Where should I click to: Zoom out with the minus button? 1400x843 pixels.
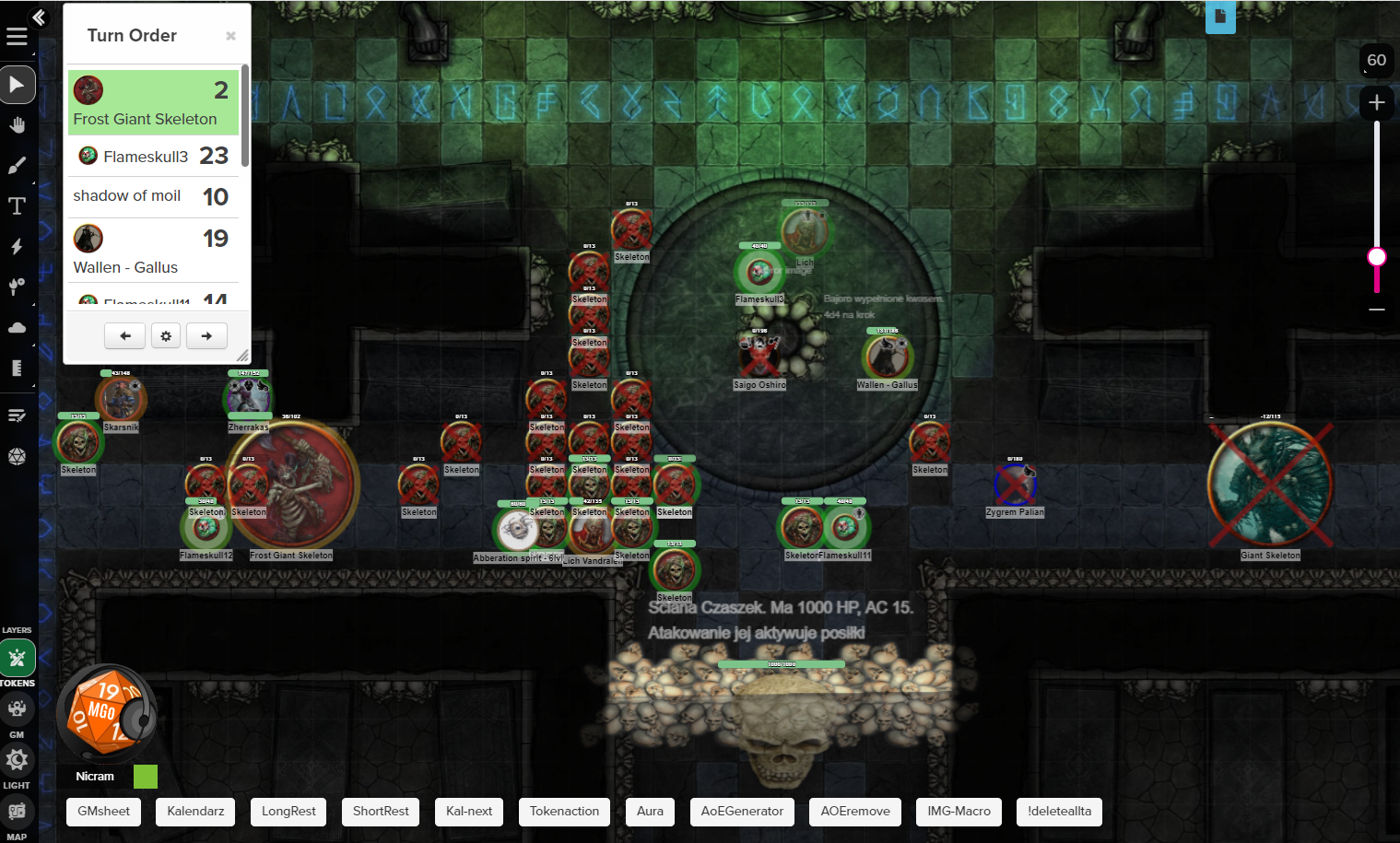(1377, 310)
